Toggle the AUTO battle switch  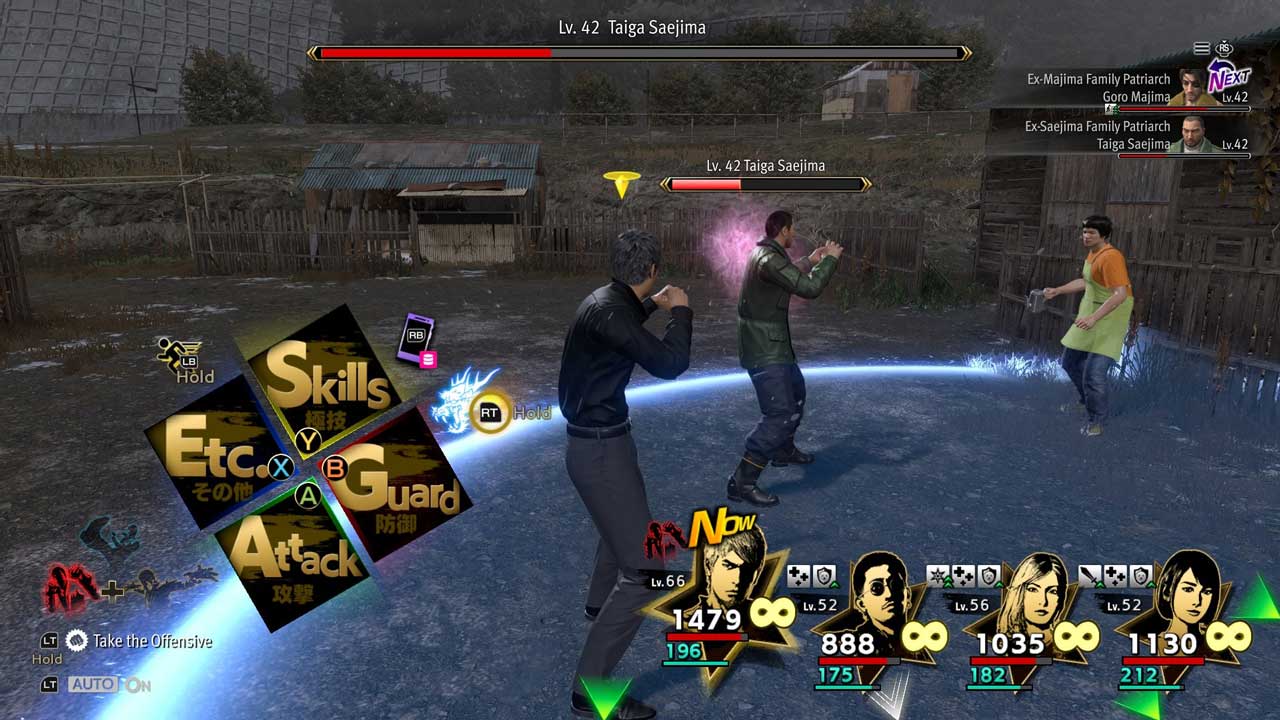pyautogui.click(x=108, y=685)
